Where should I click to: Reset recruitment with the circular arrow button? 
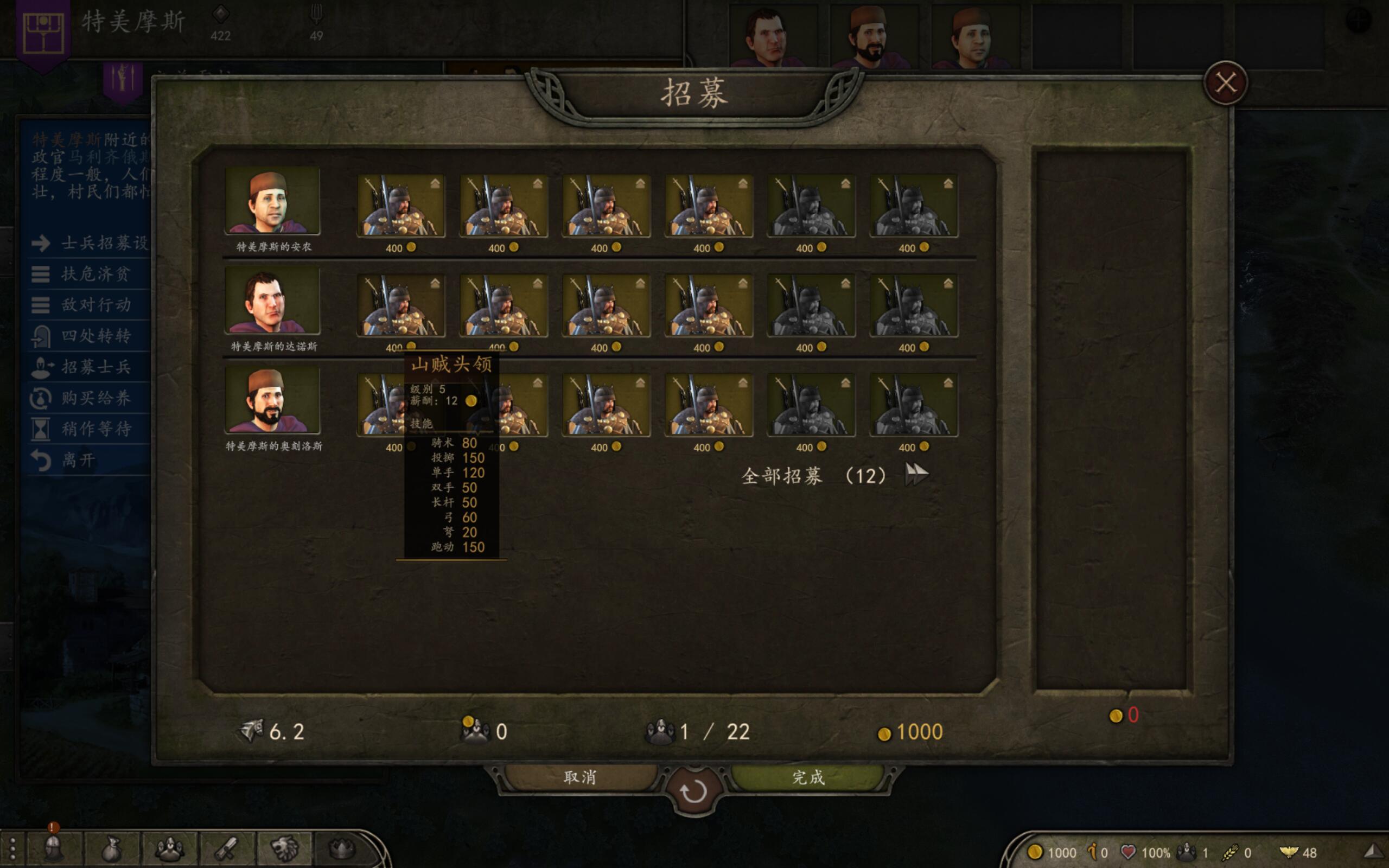point(693,792)
